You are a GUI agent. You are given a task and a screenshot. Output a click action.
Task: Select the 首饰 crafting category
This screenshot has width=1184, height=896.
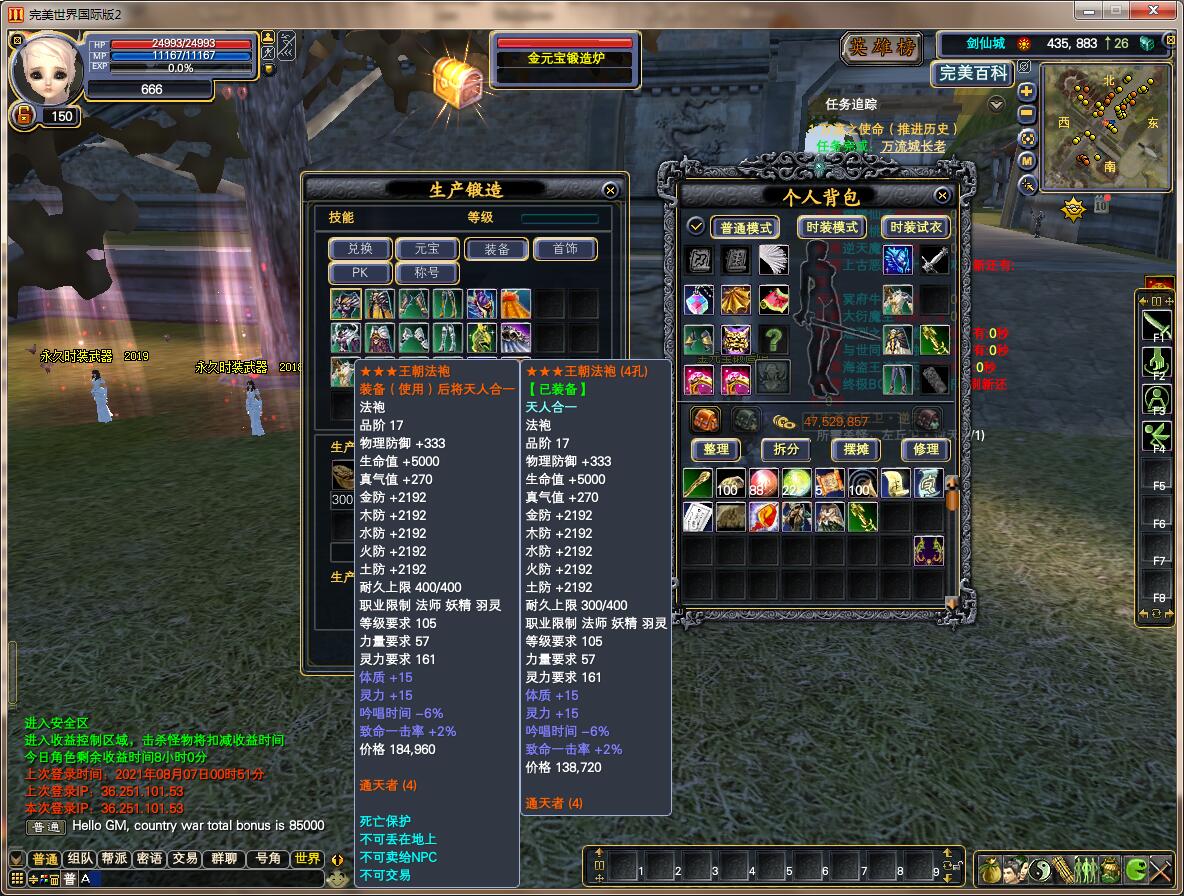coord(564,249)
